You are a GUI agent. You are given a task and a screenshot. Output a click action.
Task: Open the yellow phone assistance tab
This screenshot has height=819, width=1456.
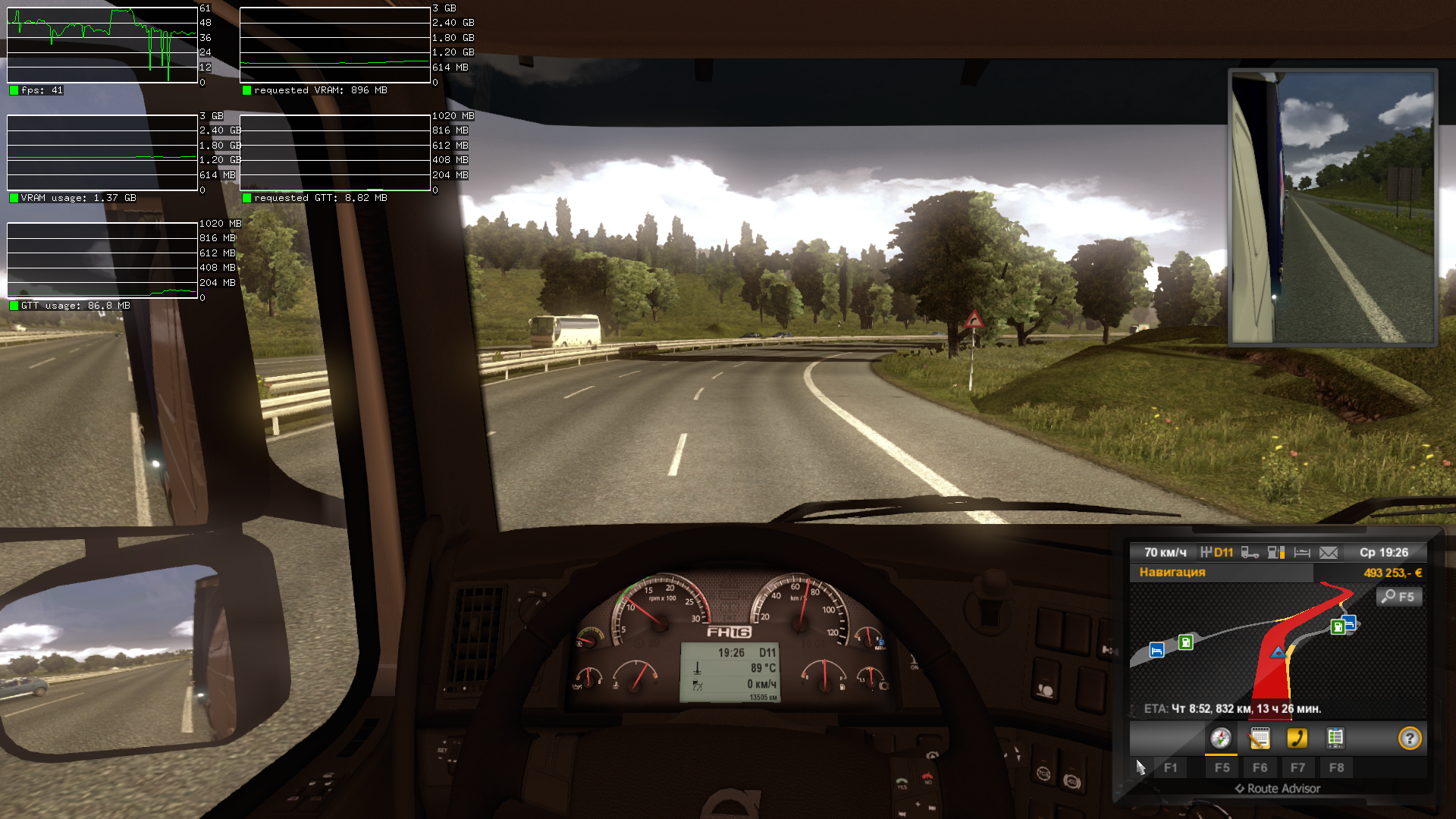click(1298, 739)
